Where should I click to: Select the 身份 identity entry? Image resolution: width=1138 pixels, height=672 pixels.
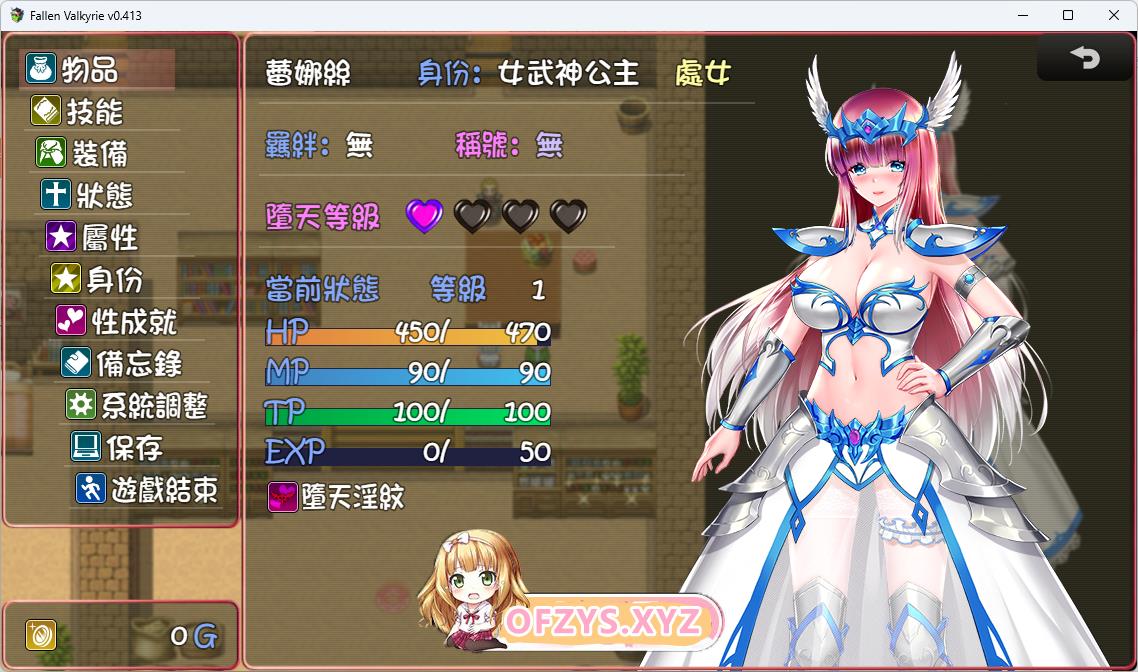click(114, 279)
